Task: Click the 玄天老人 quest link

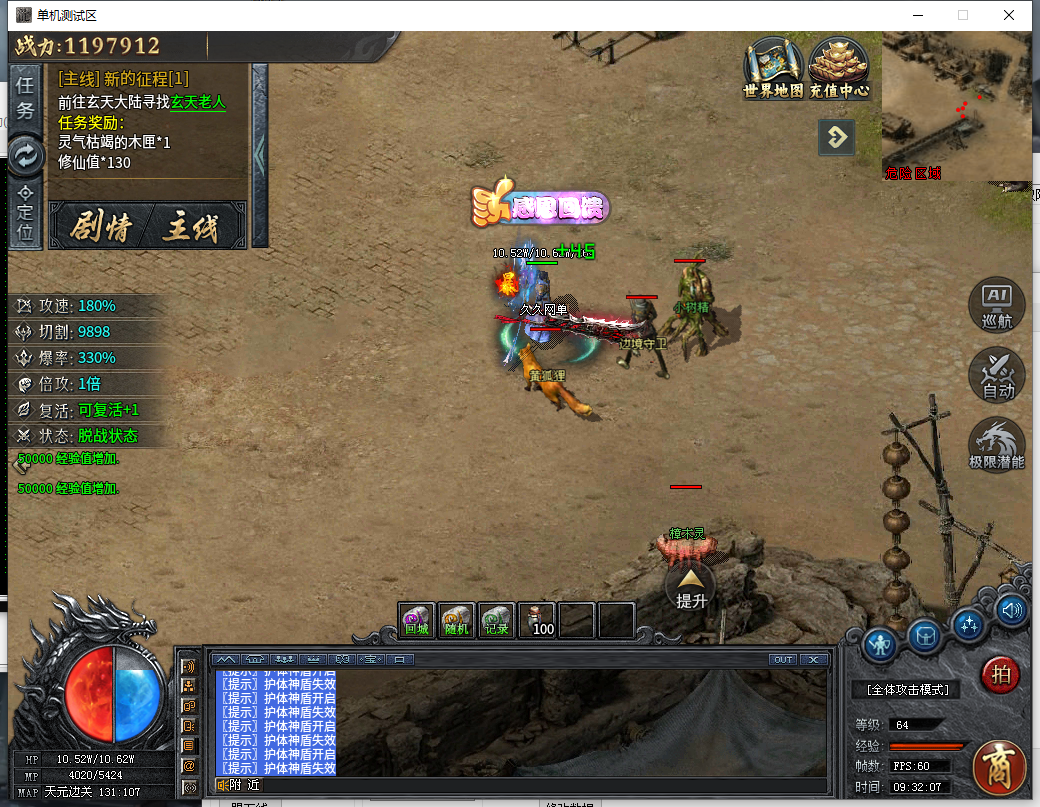Action: (198, 101)
